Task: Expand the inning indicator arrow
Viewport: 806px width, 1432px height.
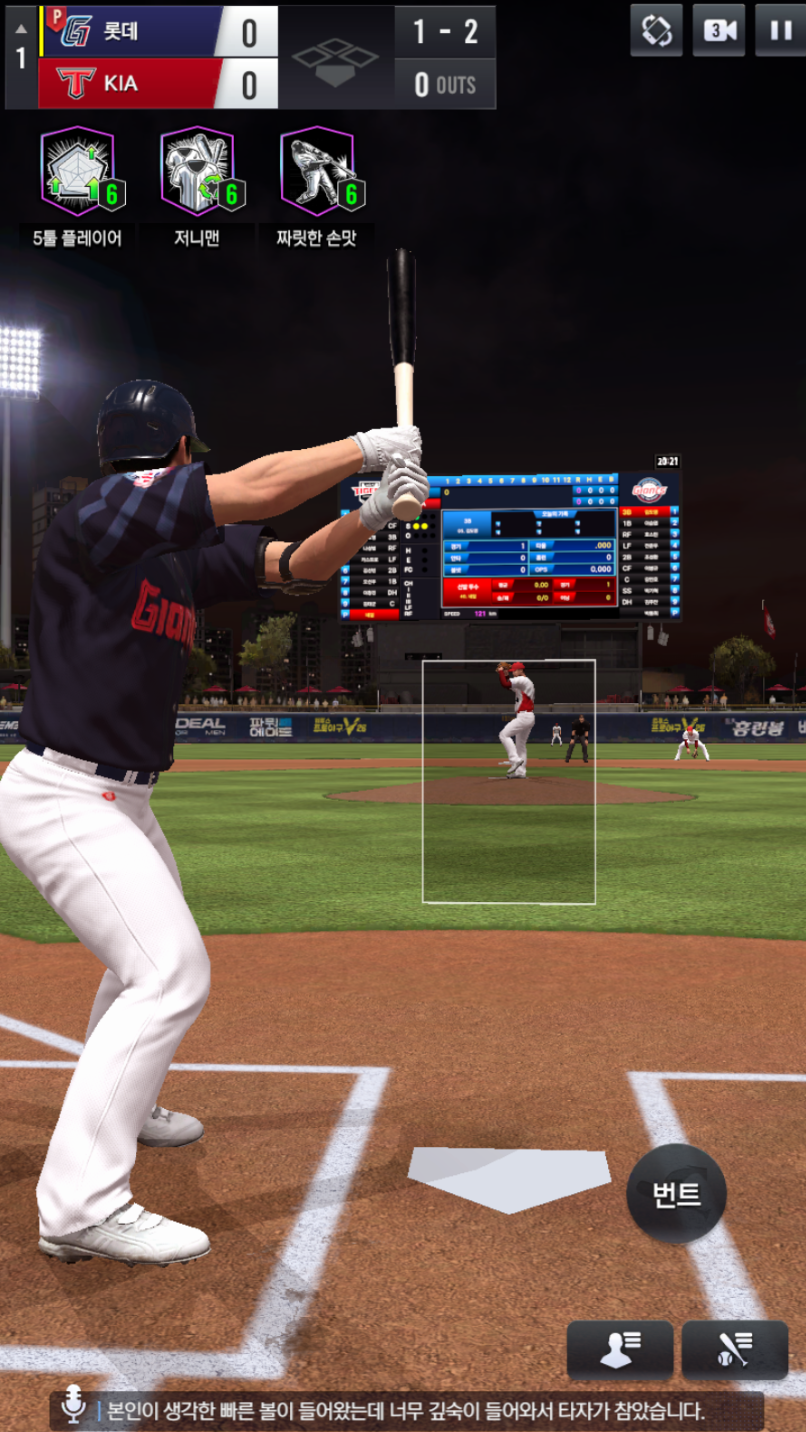Action: 20,28
